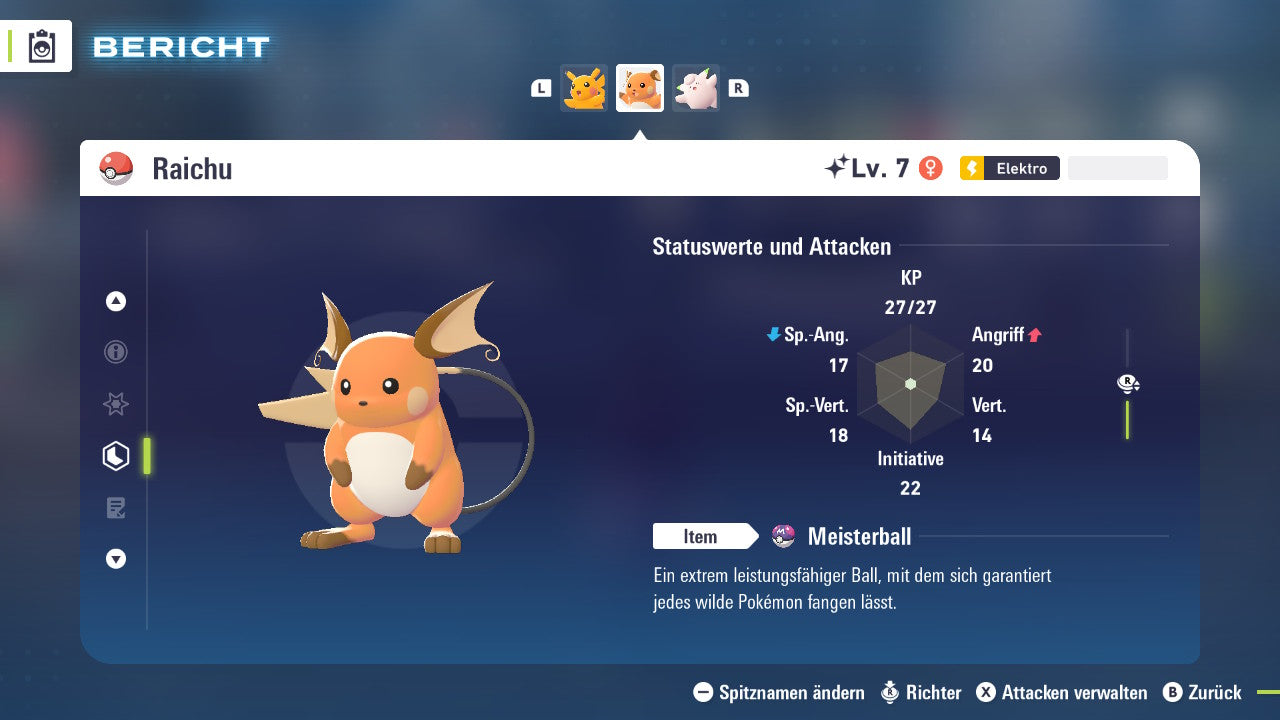1280x720 pixels.
Task: Click the highlighted stats hexagon sidebar icon
Action: [x=116, y=456]
